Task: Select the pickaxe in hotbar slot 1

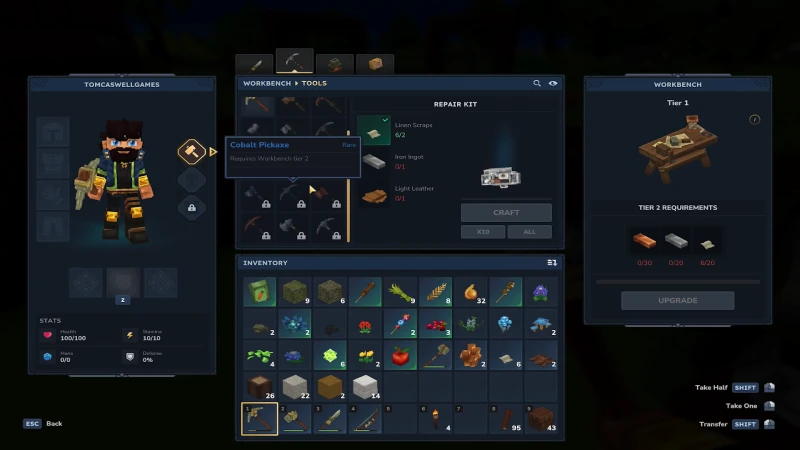Action: coord(260,418)
